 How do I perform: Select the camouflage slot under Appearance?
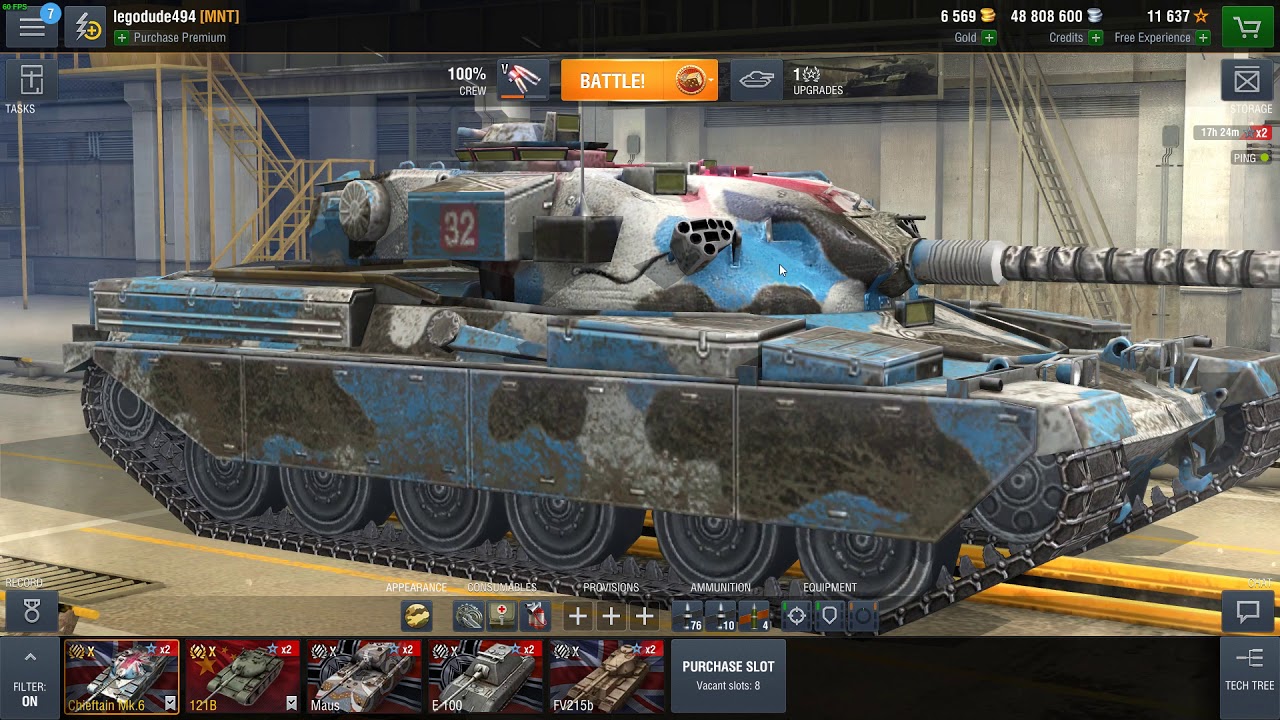418,616
